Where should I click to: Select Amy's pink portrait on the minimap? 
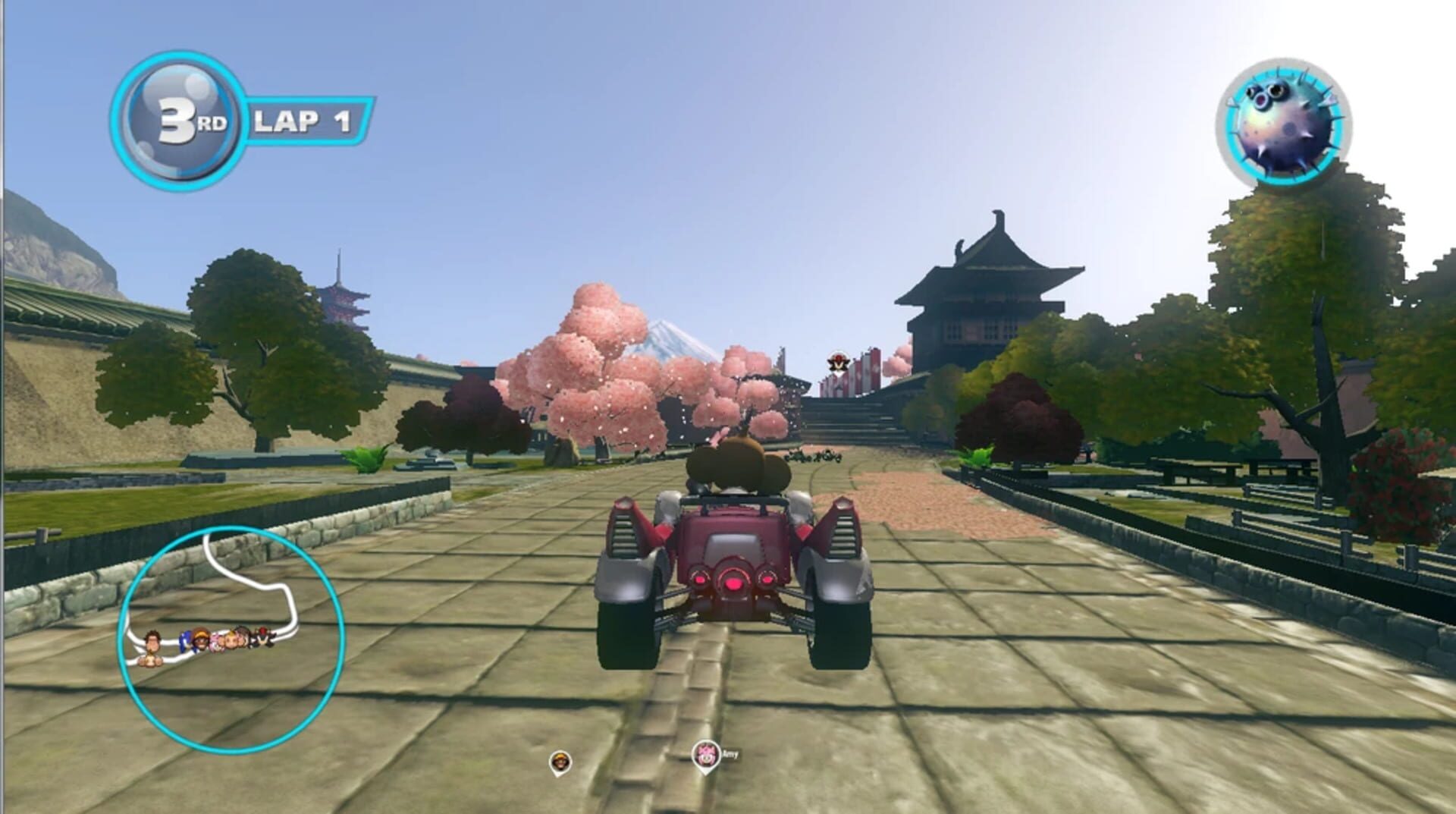(x=216, y=641)
